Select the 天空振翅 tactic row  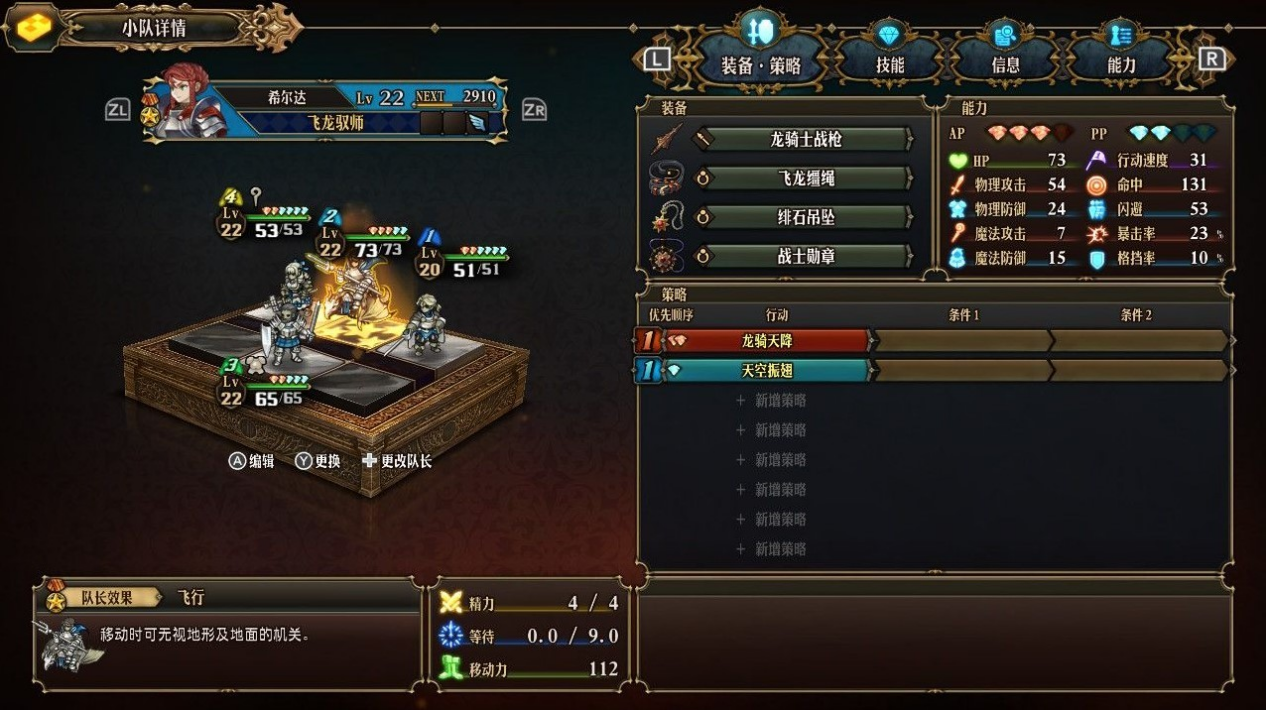point(767,371)
